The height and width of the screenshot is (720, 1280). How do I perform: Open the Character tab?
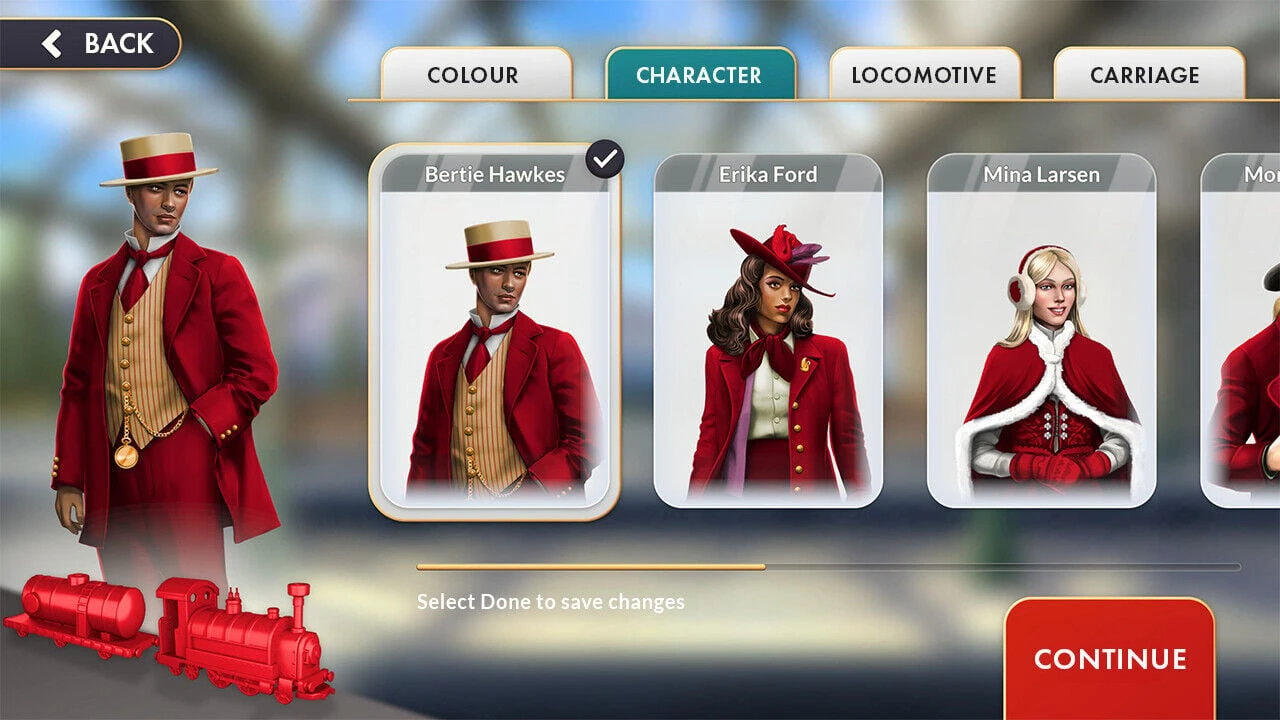[699, 75]
